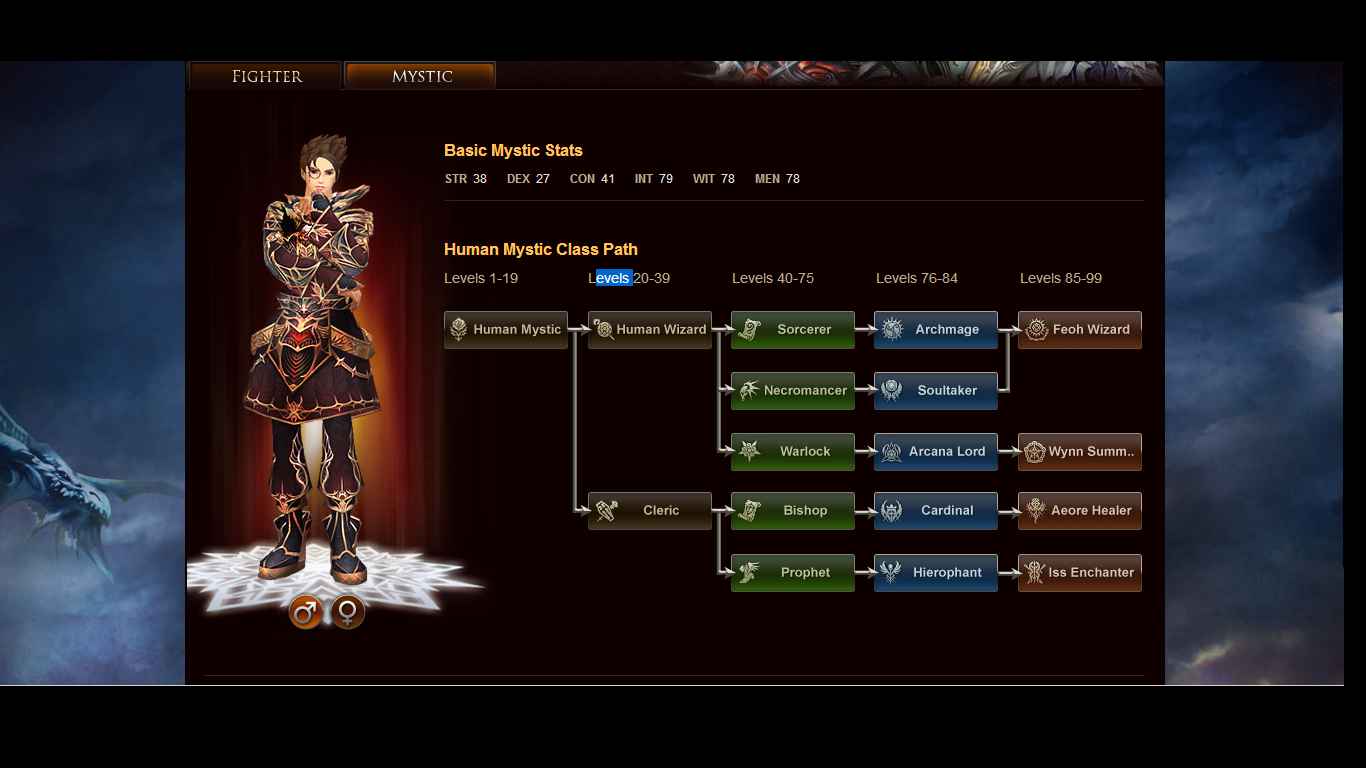Screen dimensions: 1366x768
Task: Switch to the Fighter tab
Action: point(263,75)
